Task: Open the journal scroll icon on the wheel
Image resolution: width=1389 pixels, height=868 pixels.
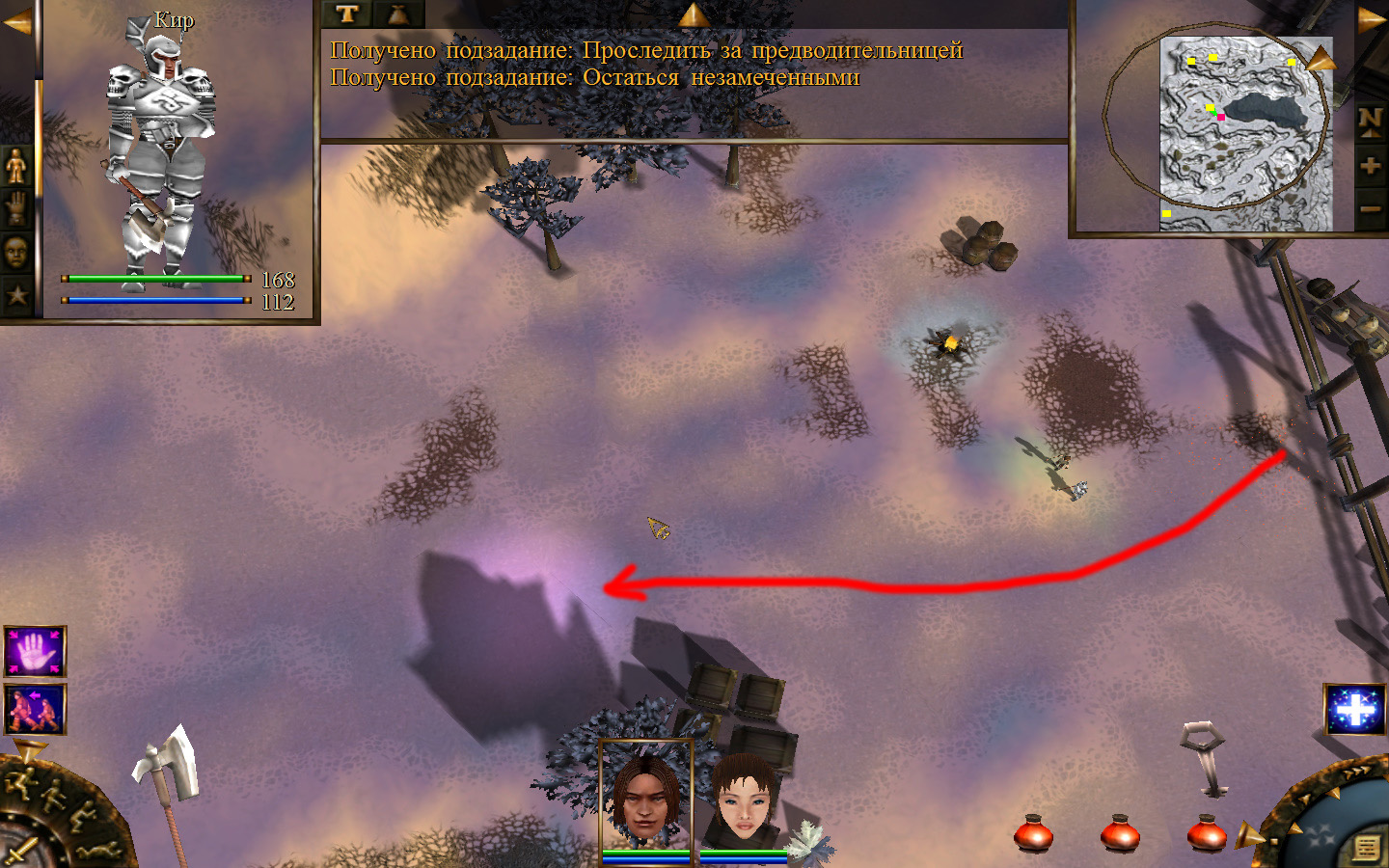Action: pos(1366,848)
